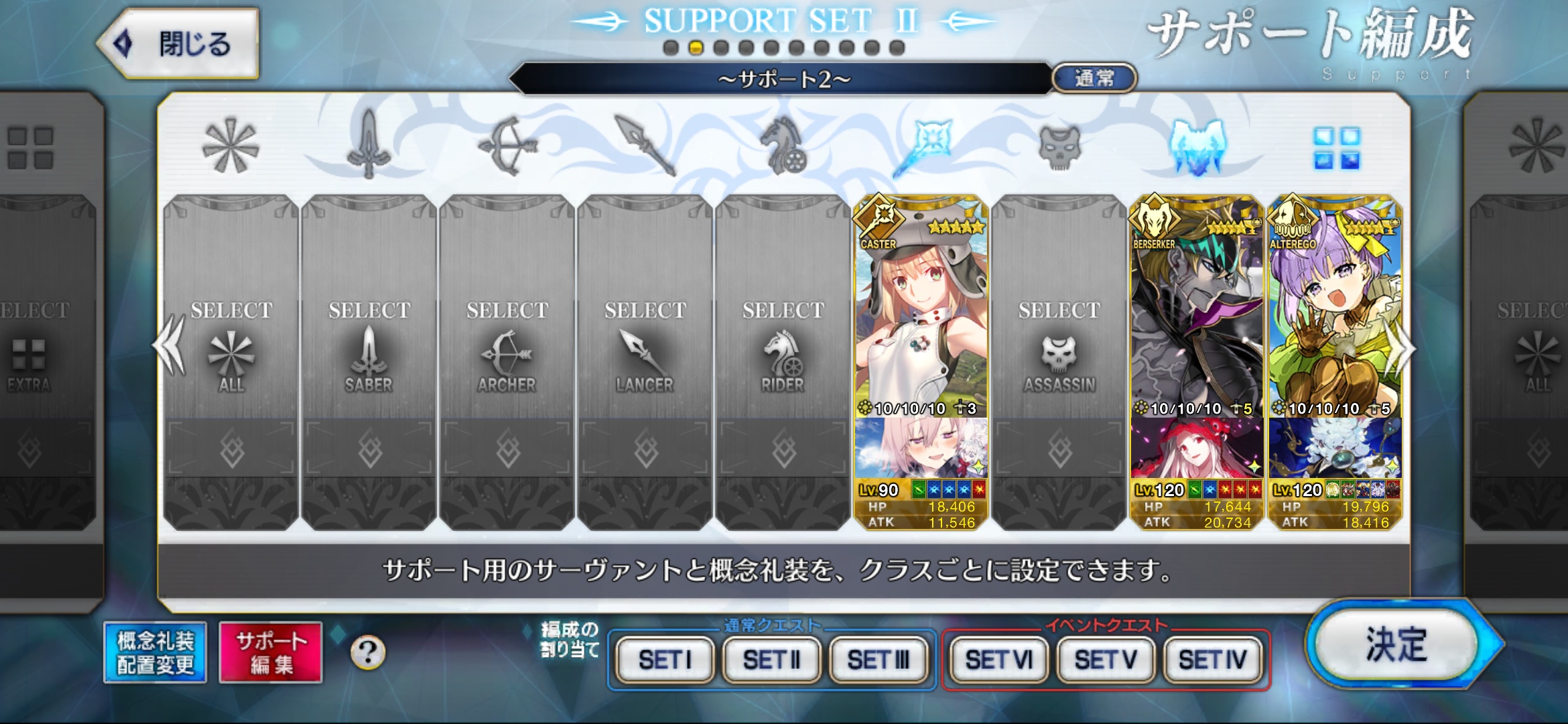Confirm with the 決定 button
This screenshot has width=1568, height=724.
click(x=1397, y=645)
